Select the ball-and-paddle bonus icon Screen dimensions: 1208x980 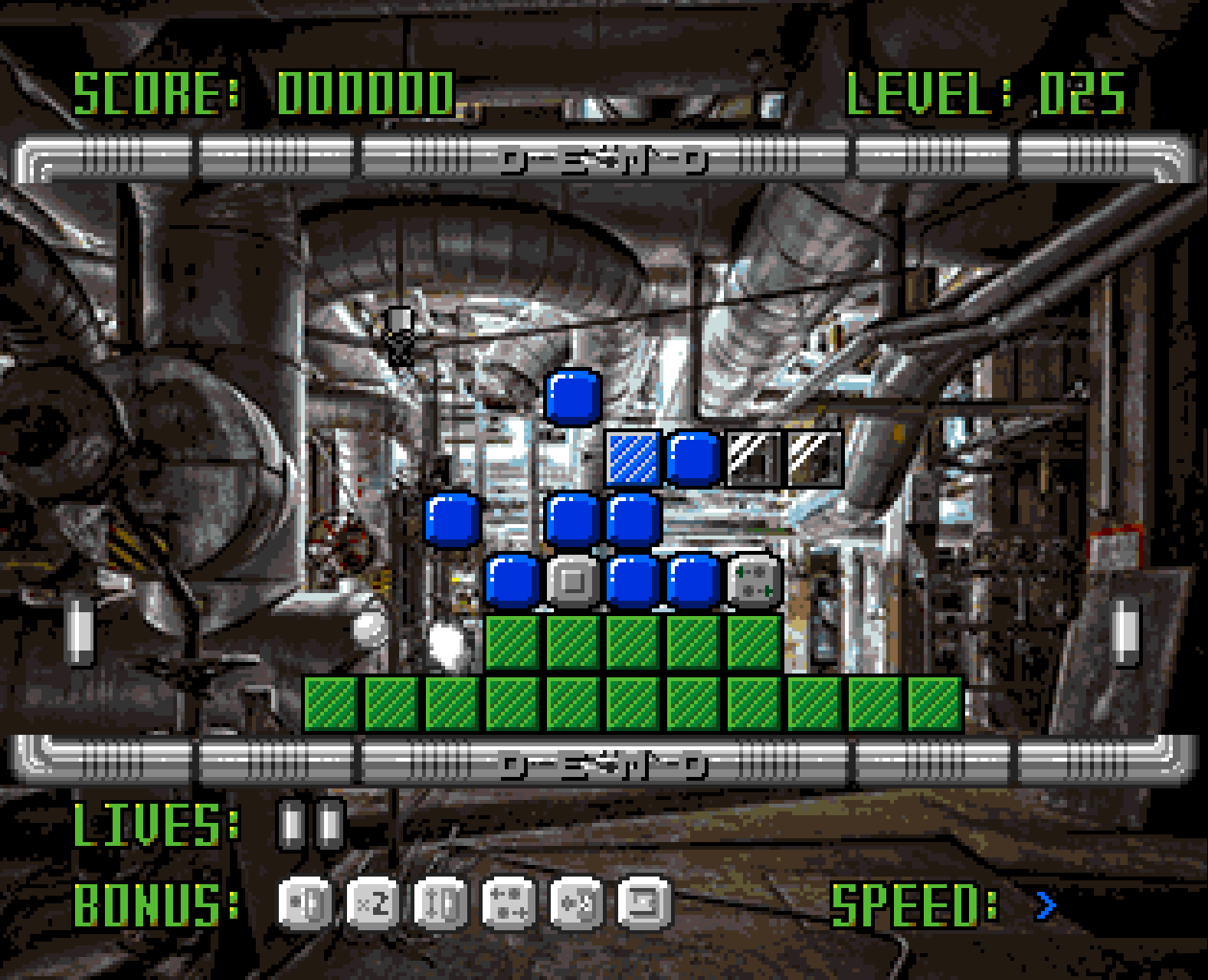305,904
